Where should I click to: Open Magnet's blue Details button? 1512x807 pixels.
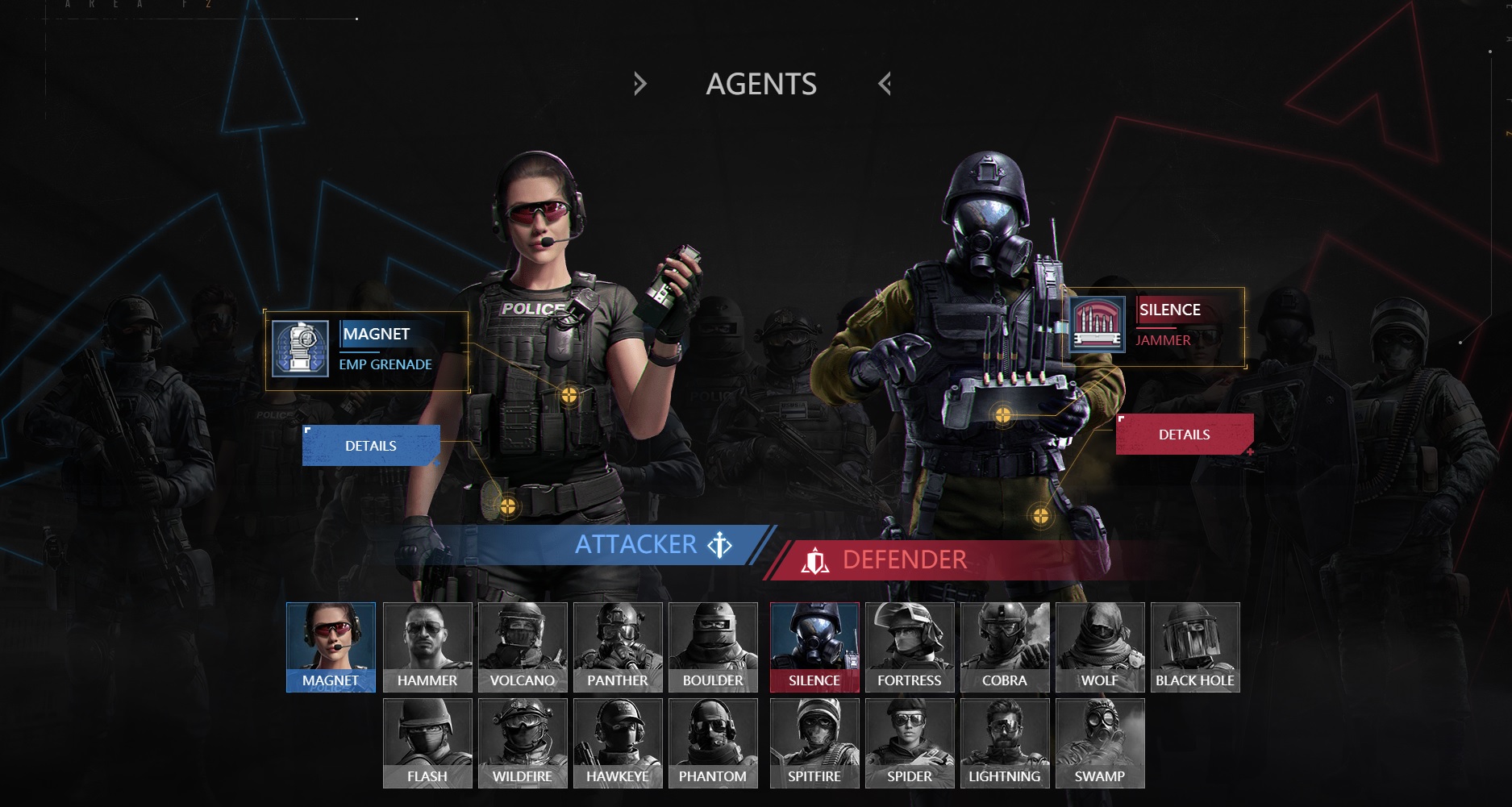pos(371,446)
